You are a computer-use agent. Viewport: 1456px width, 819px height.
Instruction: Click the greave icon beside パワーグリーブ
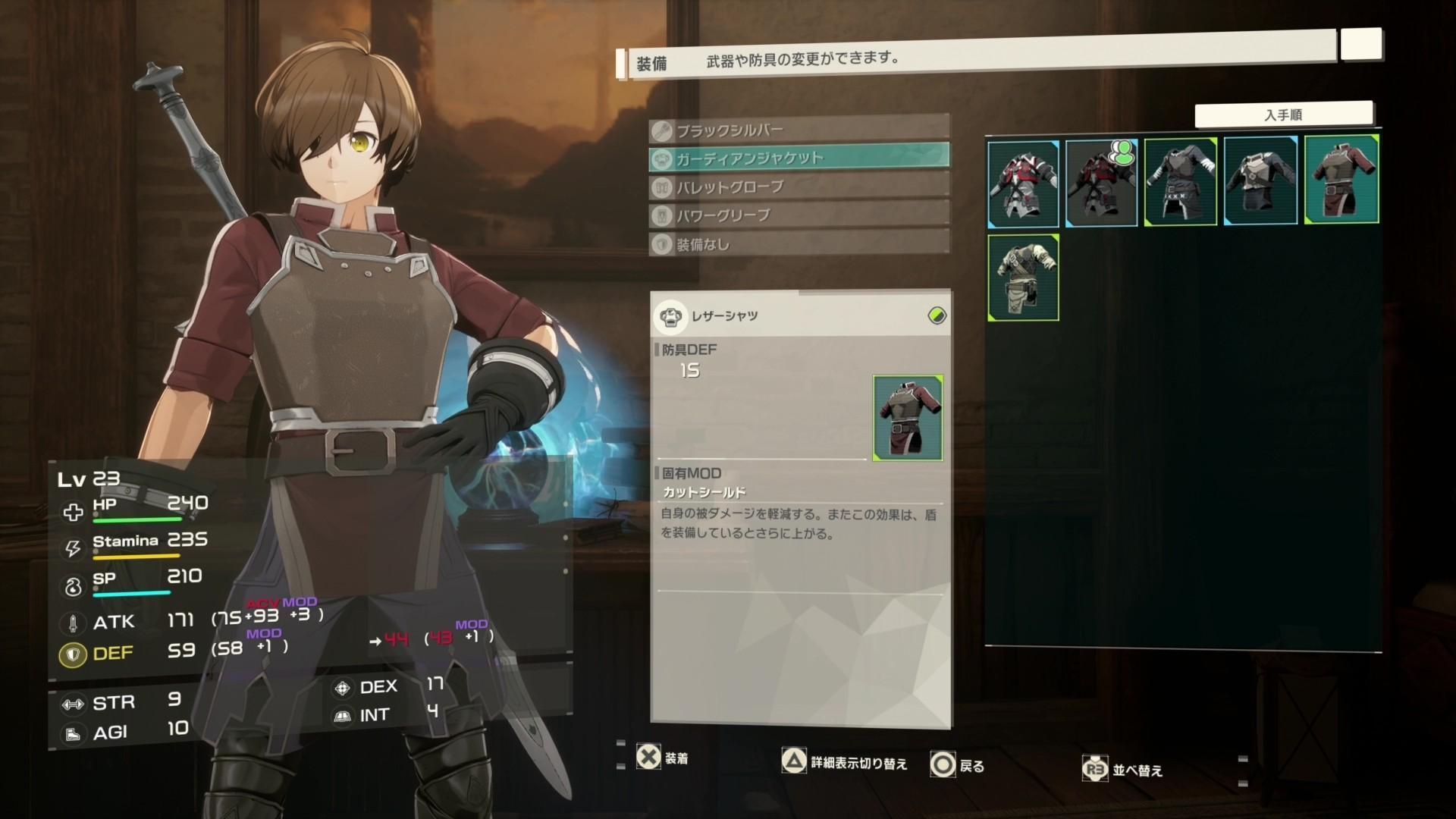[x=662, y=216]
